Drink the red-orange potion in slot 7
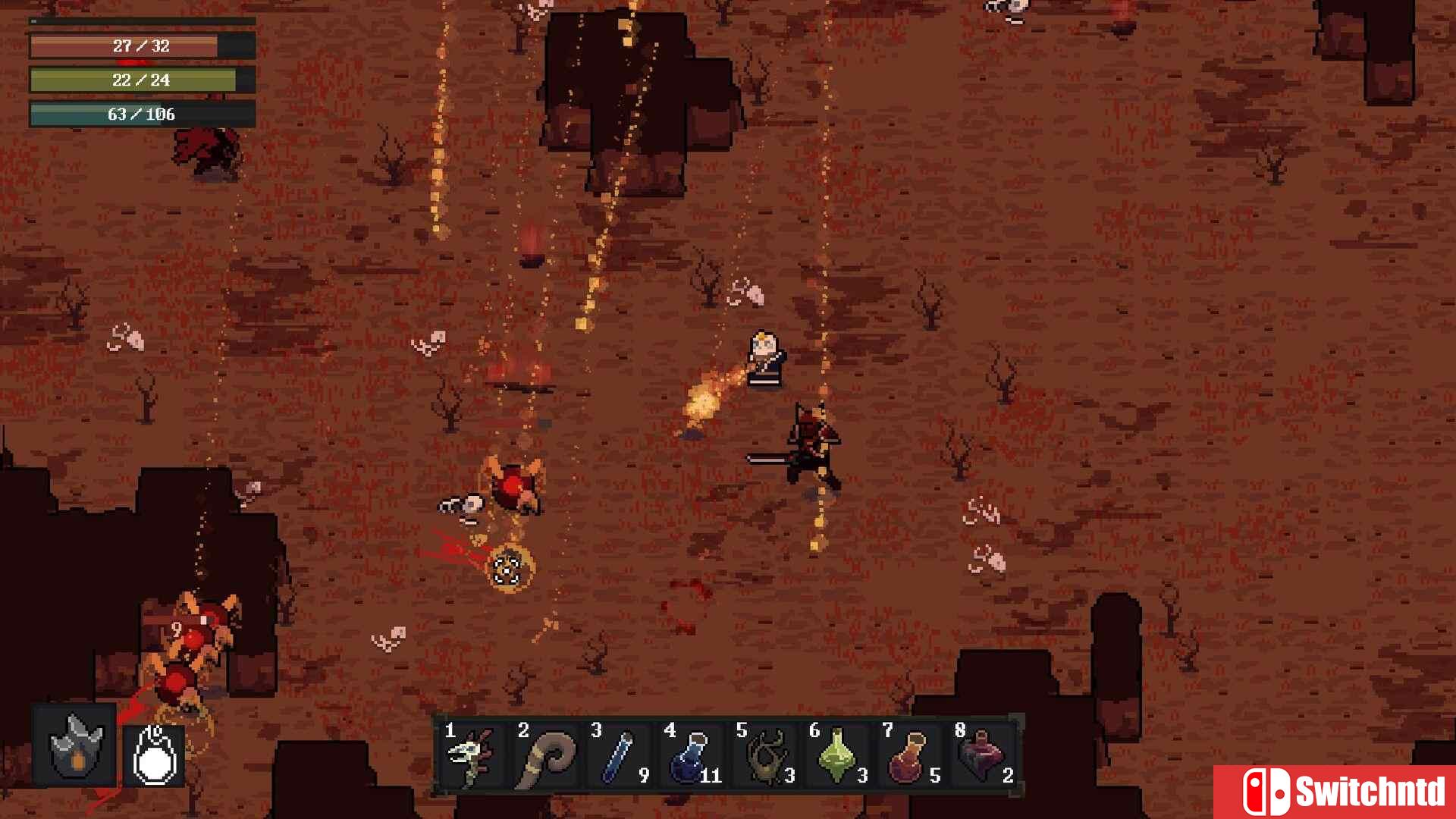1456x819 pixels. [908, 755]
